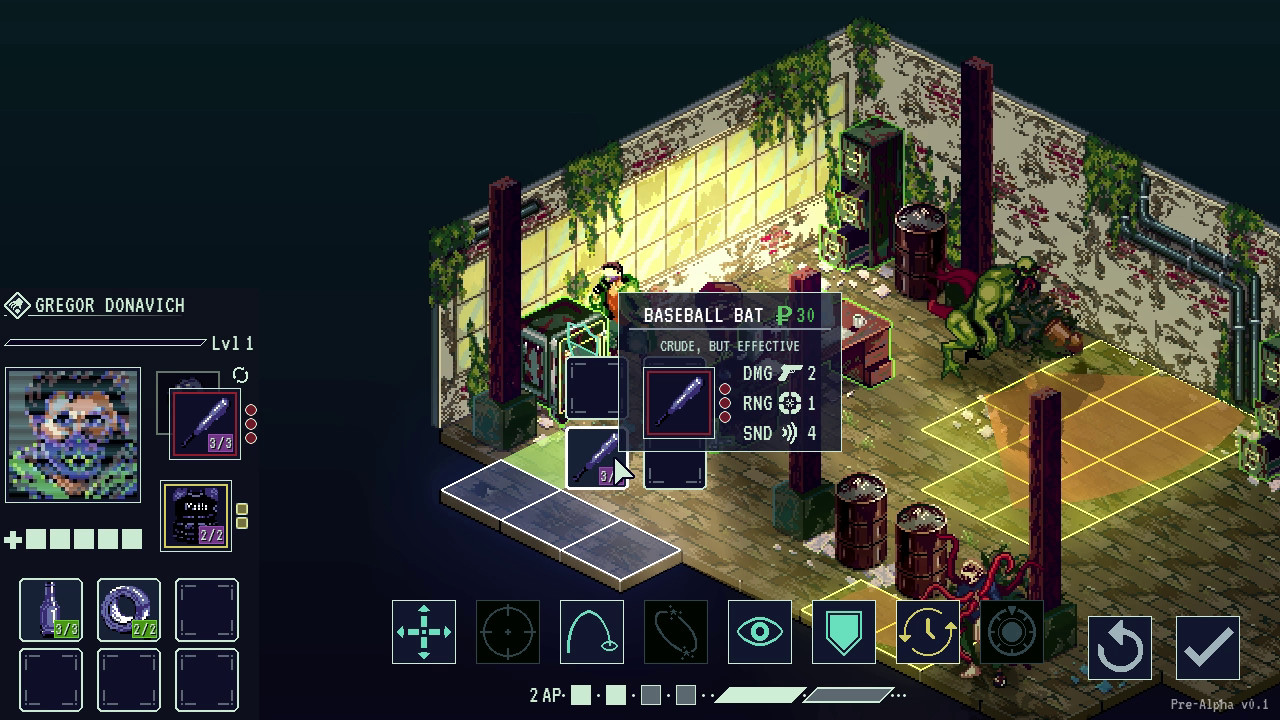1280x720 pixels.
Task: Select the clock wait action
Action: click(928, 632)
